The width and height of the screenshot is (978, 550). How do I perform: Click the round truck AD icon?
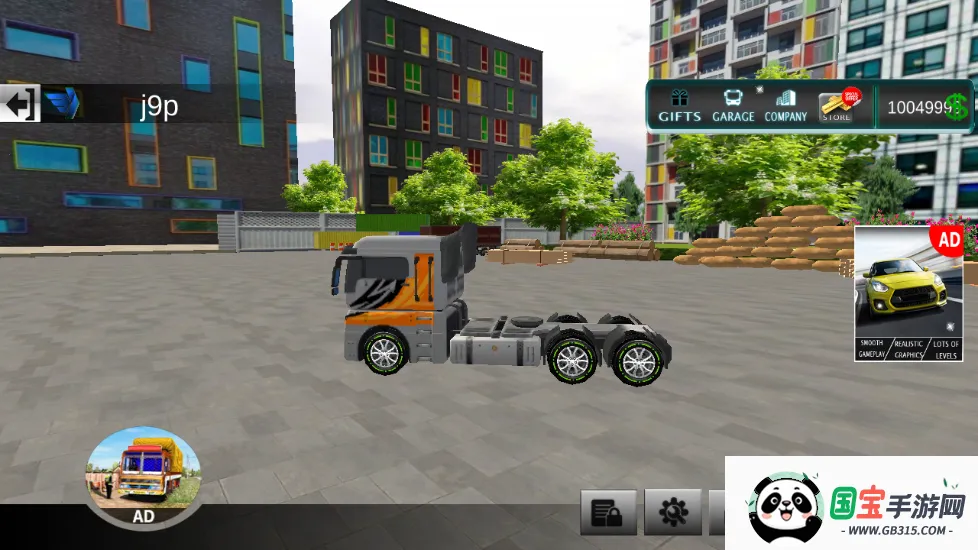[144, 476]
